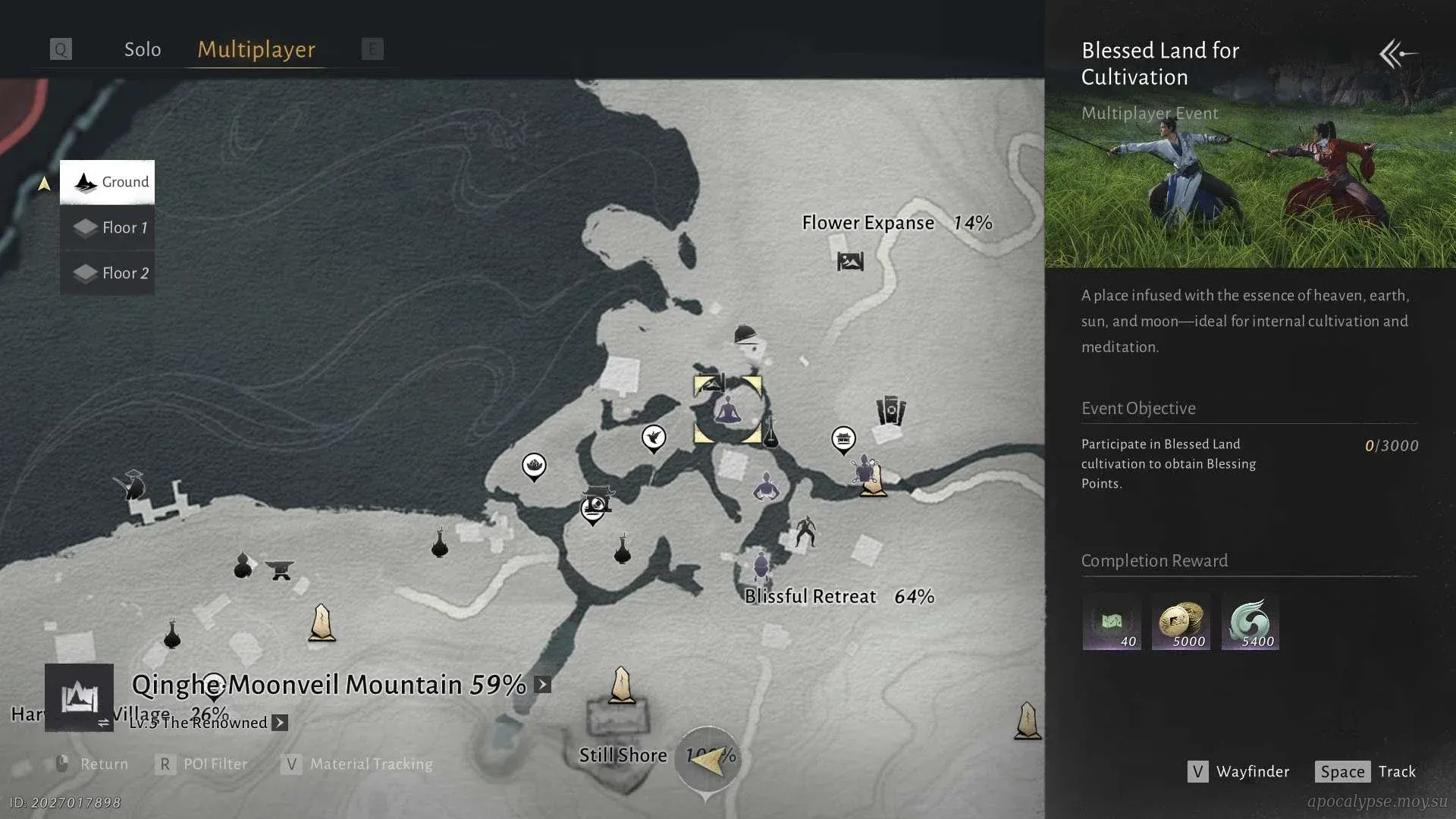Expand Qinghe Moonveil Mountain region arrow
The height and width of the screenshot is (819, 1456).
[x=542, y=685]
